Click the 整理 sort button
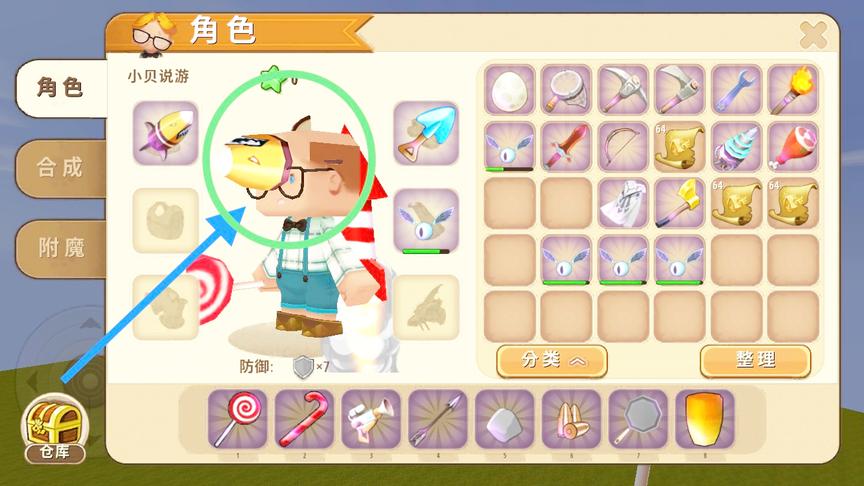Image resolution: width=864 pixels, height=486 pixels. point(754,360)
